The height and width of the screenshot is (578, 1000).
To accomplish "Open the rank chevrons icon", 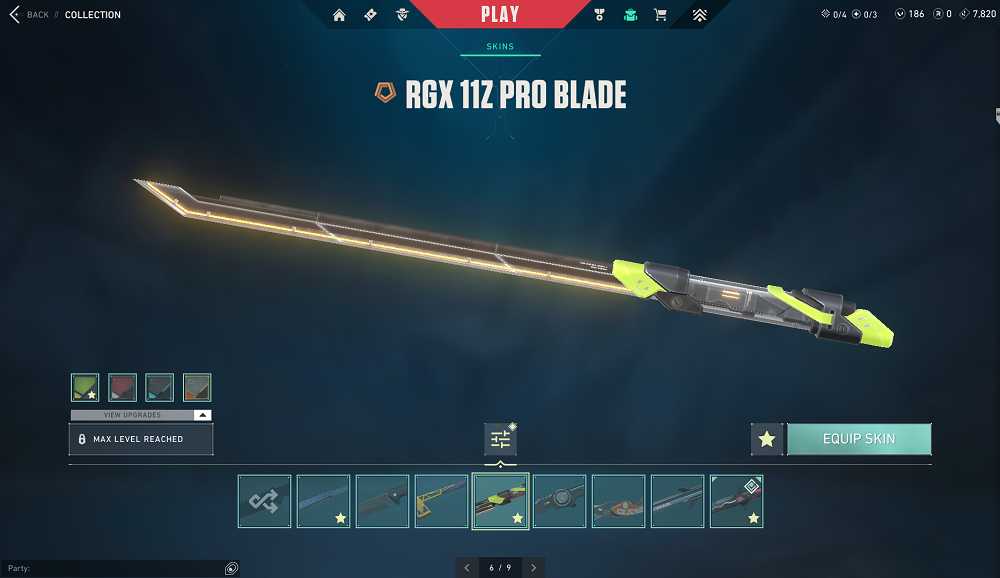I will click(x=699, y=15).
